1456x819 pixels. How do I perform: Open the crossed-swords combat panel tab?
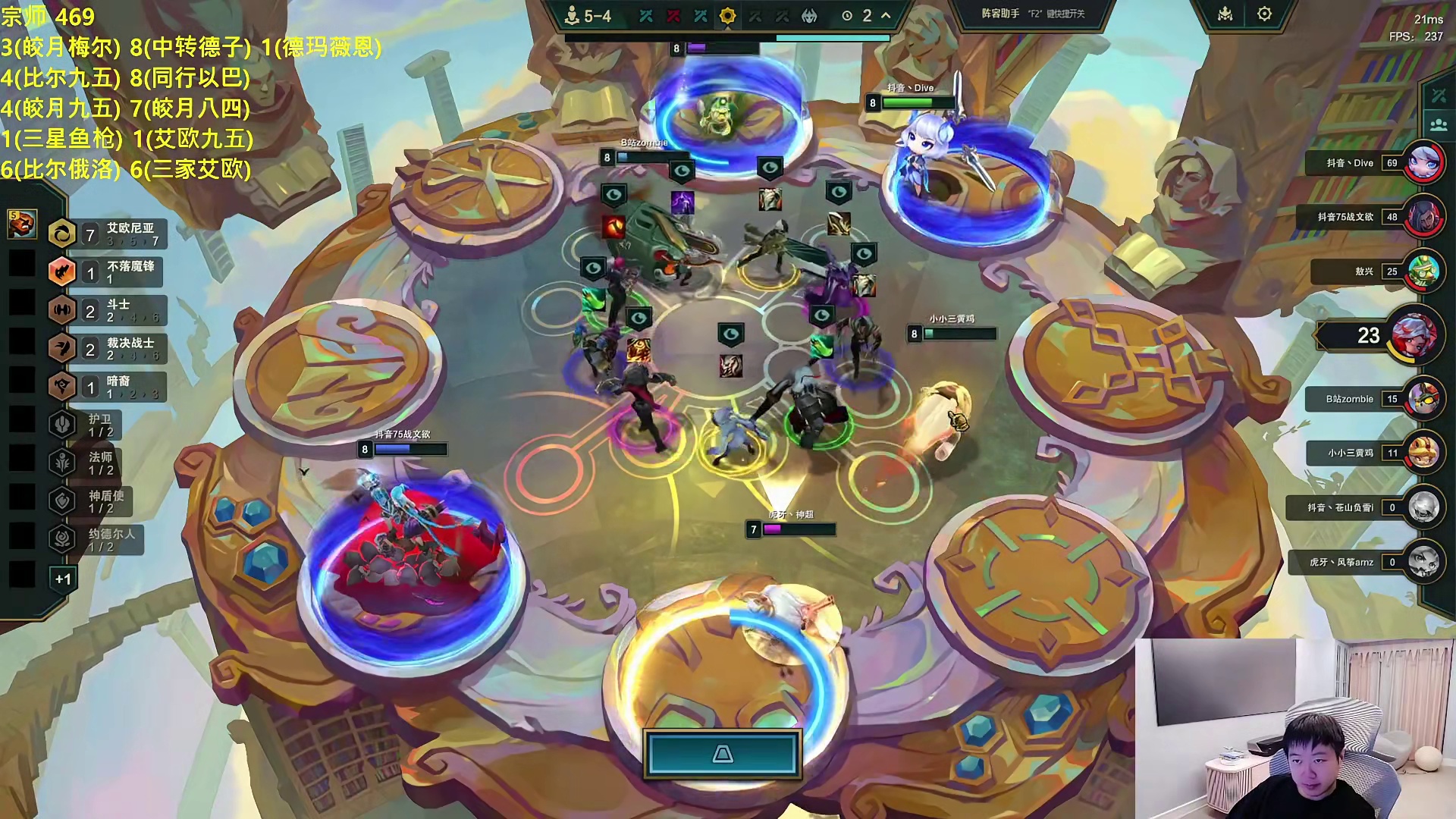(1438, 96)
